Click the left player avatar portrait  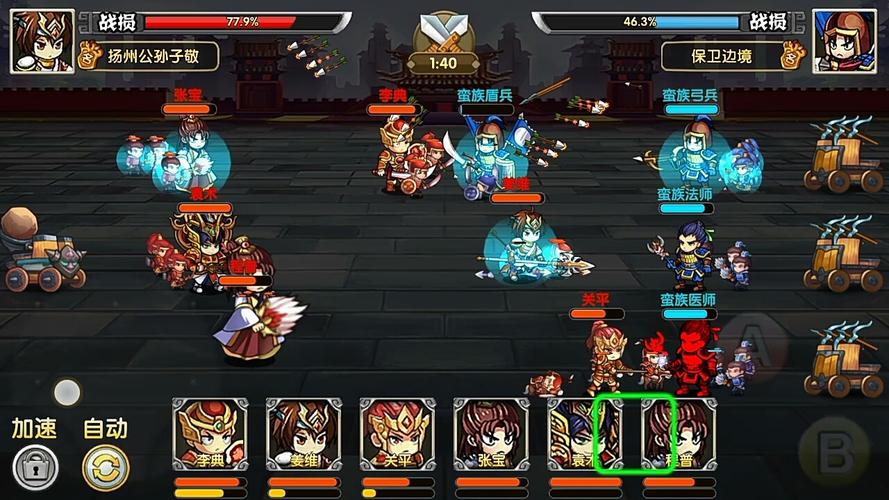(x=43, y=41)
